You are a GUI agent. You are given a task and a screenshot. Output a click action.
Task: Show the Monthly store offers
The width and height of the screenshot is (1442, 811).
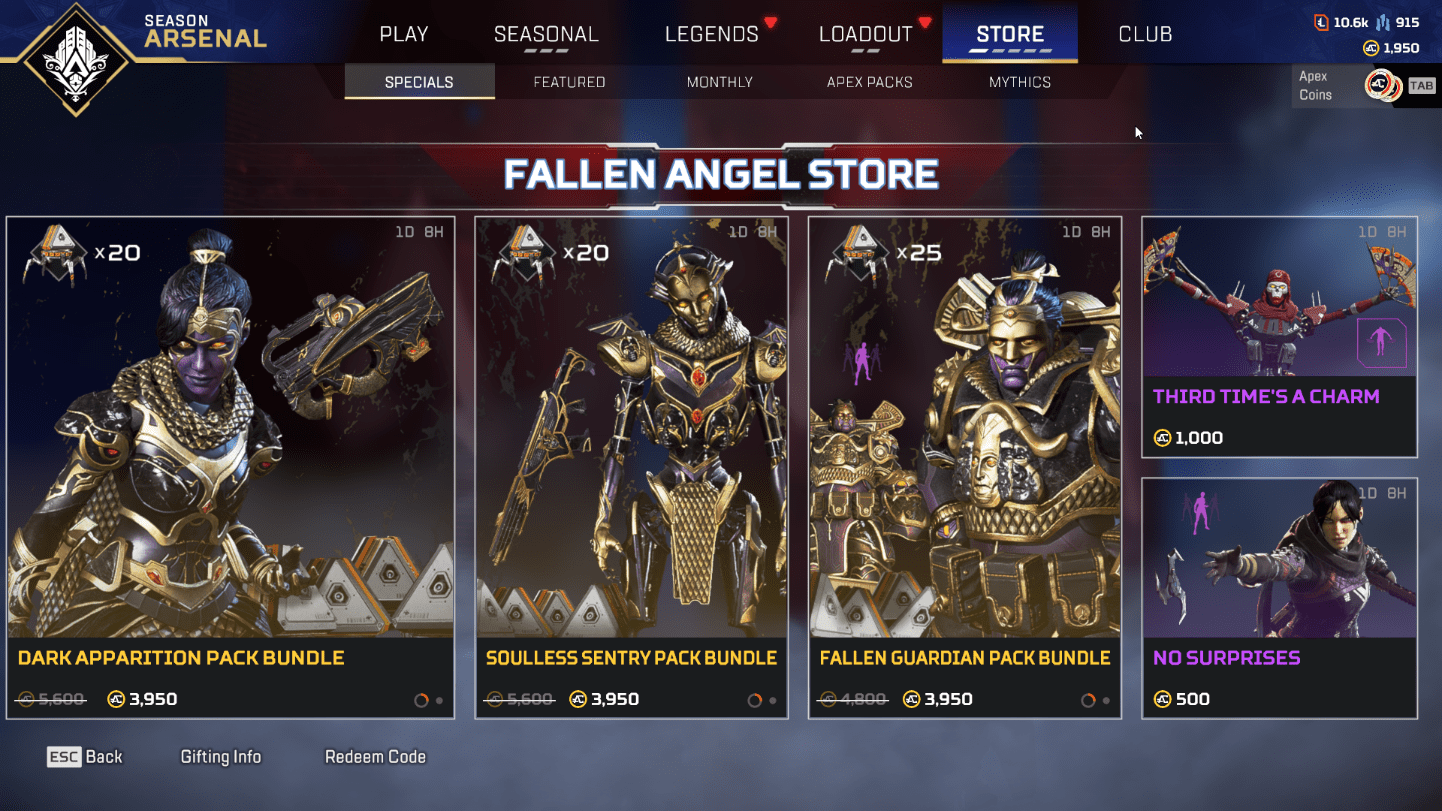pyautogui.click(x=719, y=82)
